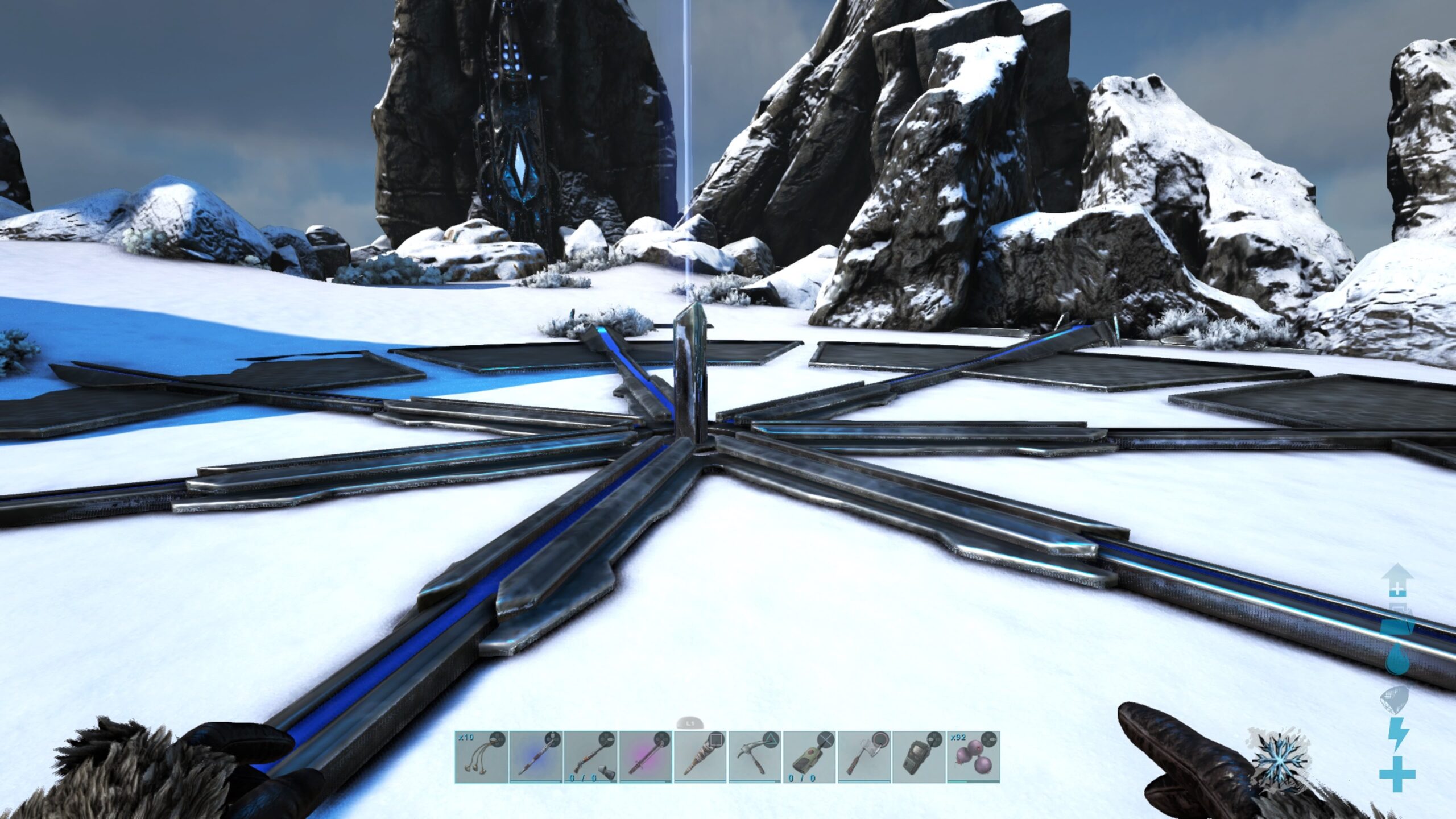The width and height of the screenshot is (1456, 819).
Task: Select the purple berries stack of 92
Action: tap(973, 756)
